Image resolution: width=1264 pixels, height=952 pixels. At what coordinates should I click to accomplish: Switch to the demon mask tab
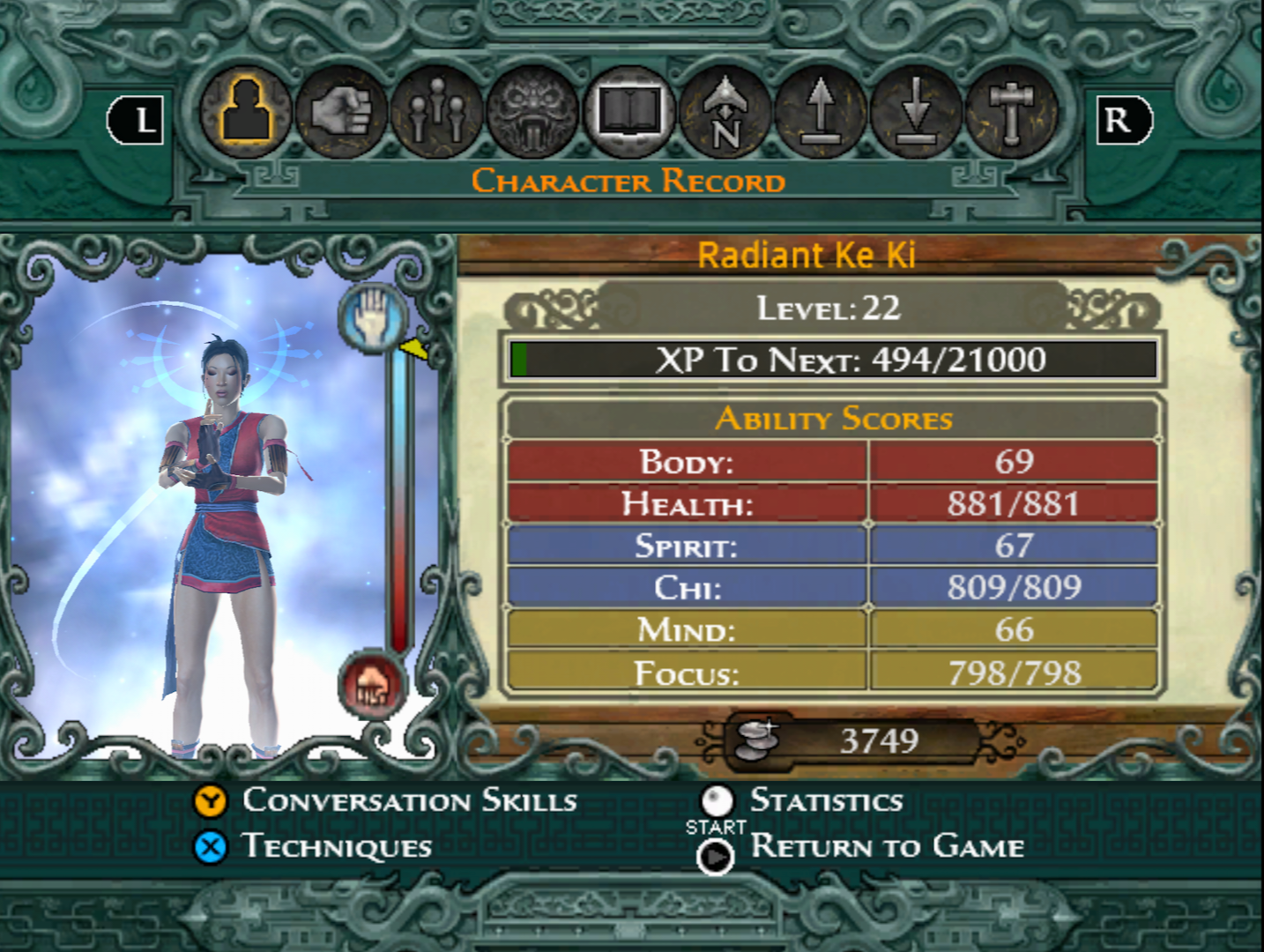(x=533, y=115)
